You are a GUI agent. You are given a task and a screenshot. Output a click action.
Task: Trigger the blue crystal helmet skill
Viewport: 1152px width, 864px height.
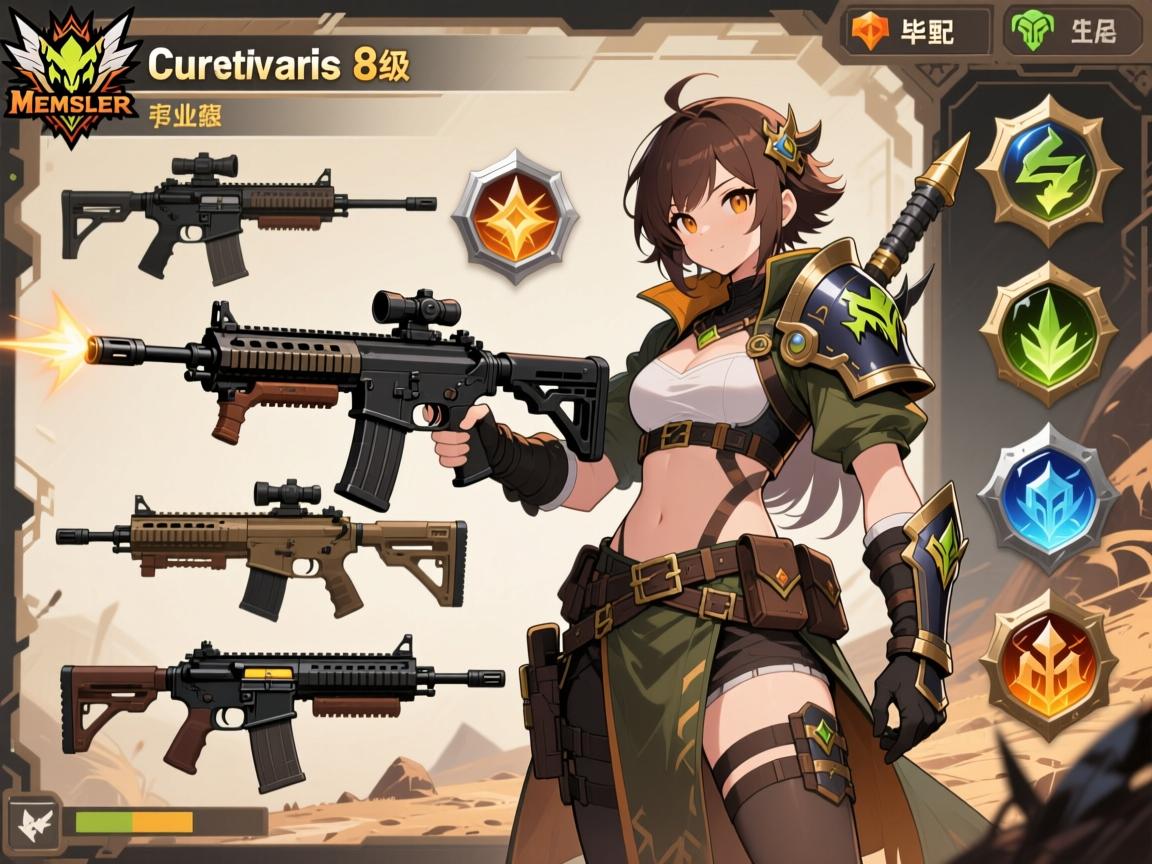[x=1047, y=499]
